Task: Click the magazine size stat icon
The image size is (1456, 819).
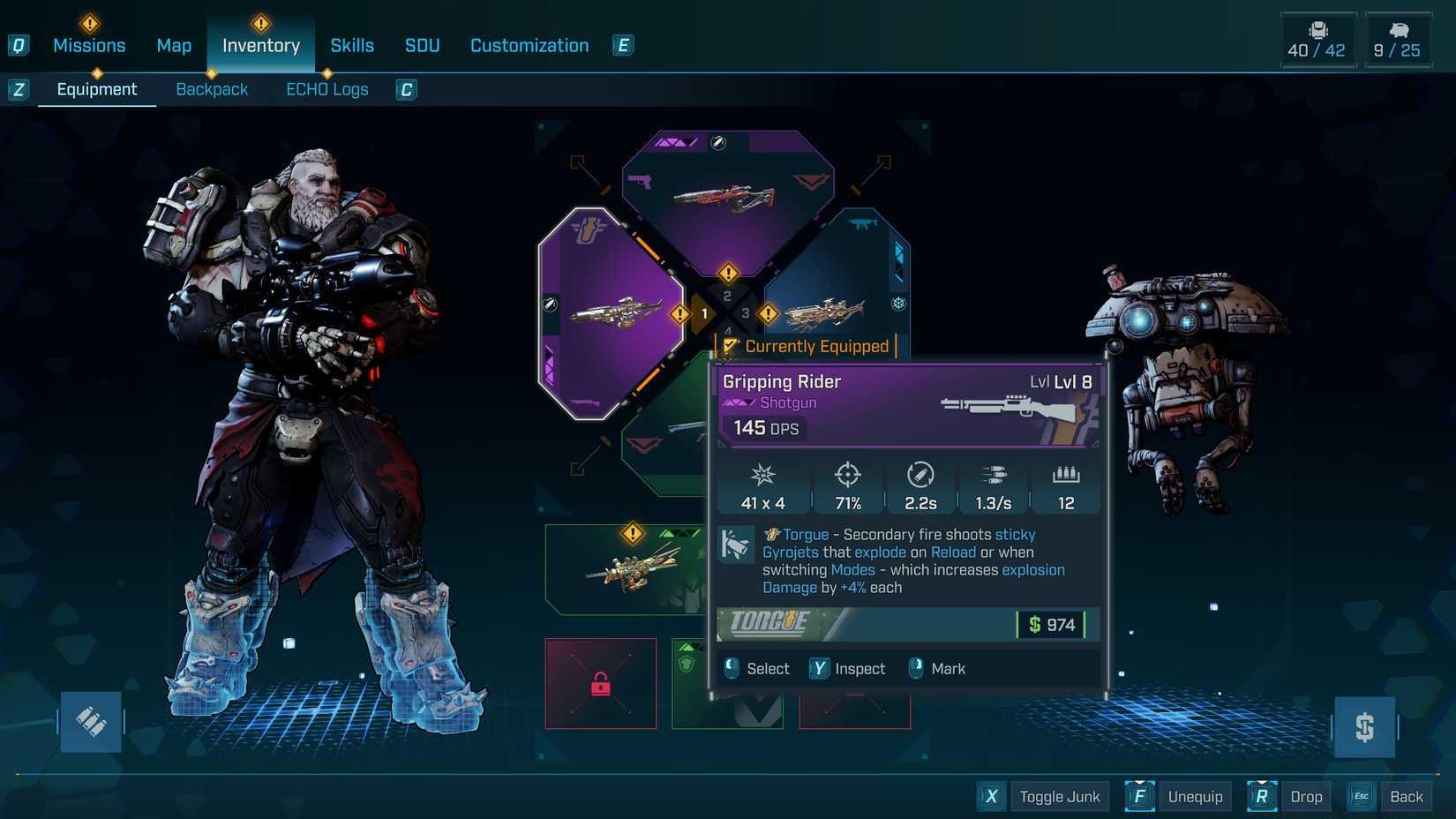Action: click(1065, 477)
